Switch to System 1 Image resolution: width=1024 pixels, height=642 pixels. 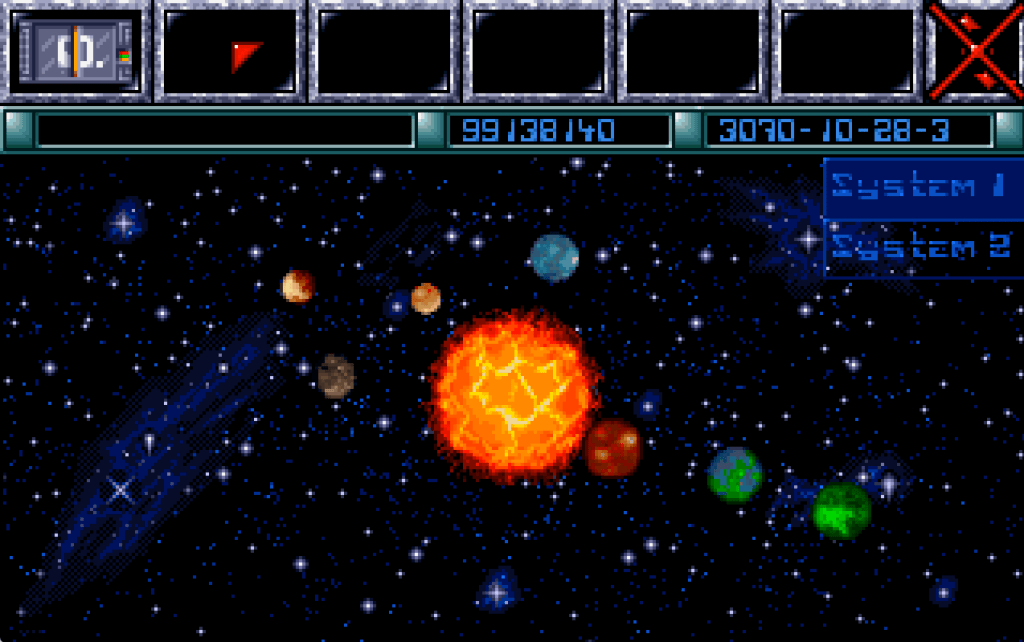click(918, 187)
